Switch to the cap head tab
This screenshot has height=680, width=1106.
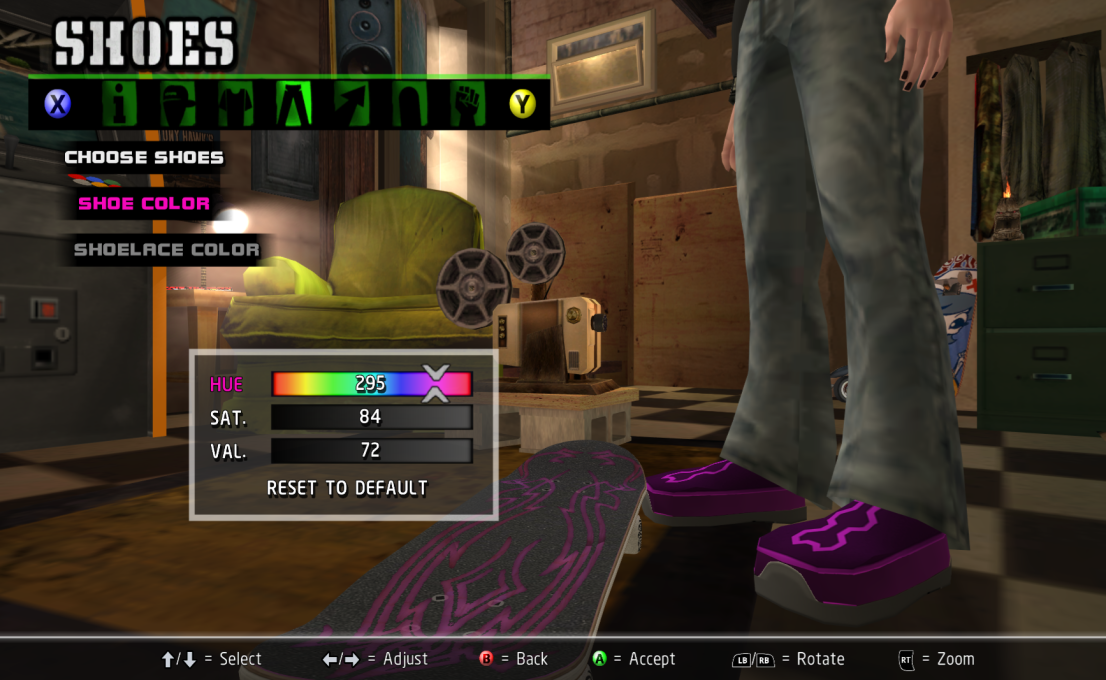click(x=178, y=103)
